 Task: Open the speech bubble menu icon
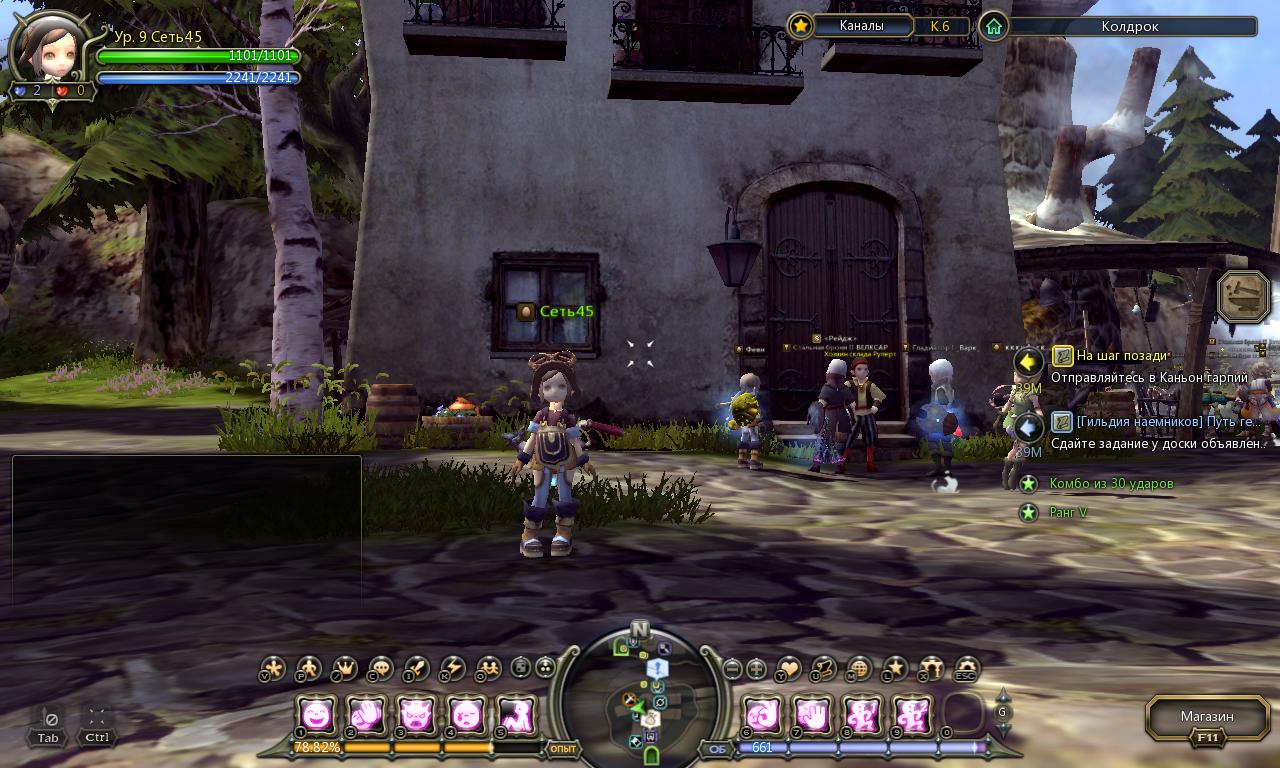[381, 668]
